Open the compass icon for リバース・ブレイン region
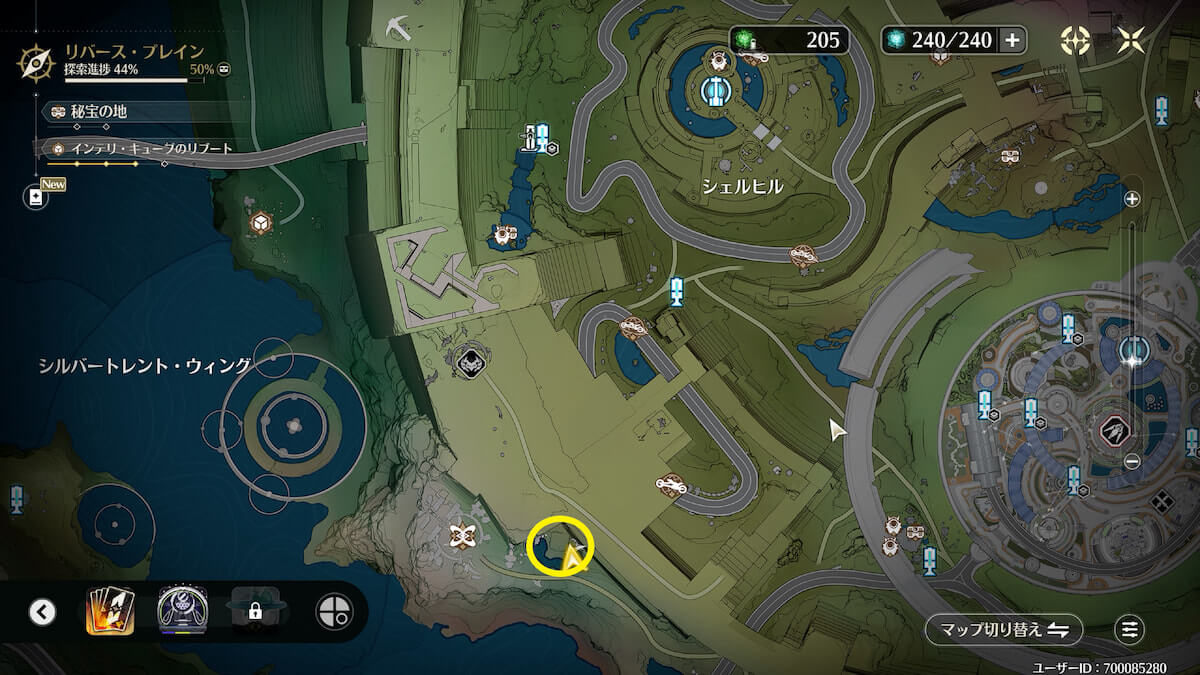 [36, 62]
